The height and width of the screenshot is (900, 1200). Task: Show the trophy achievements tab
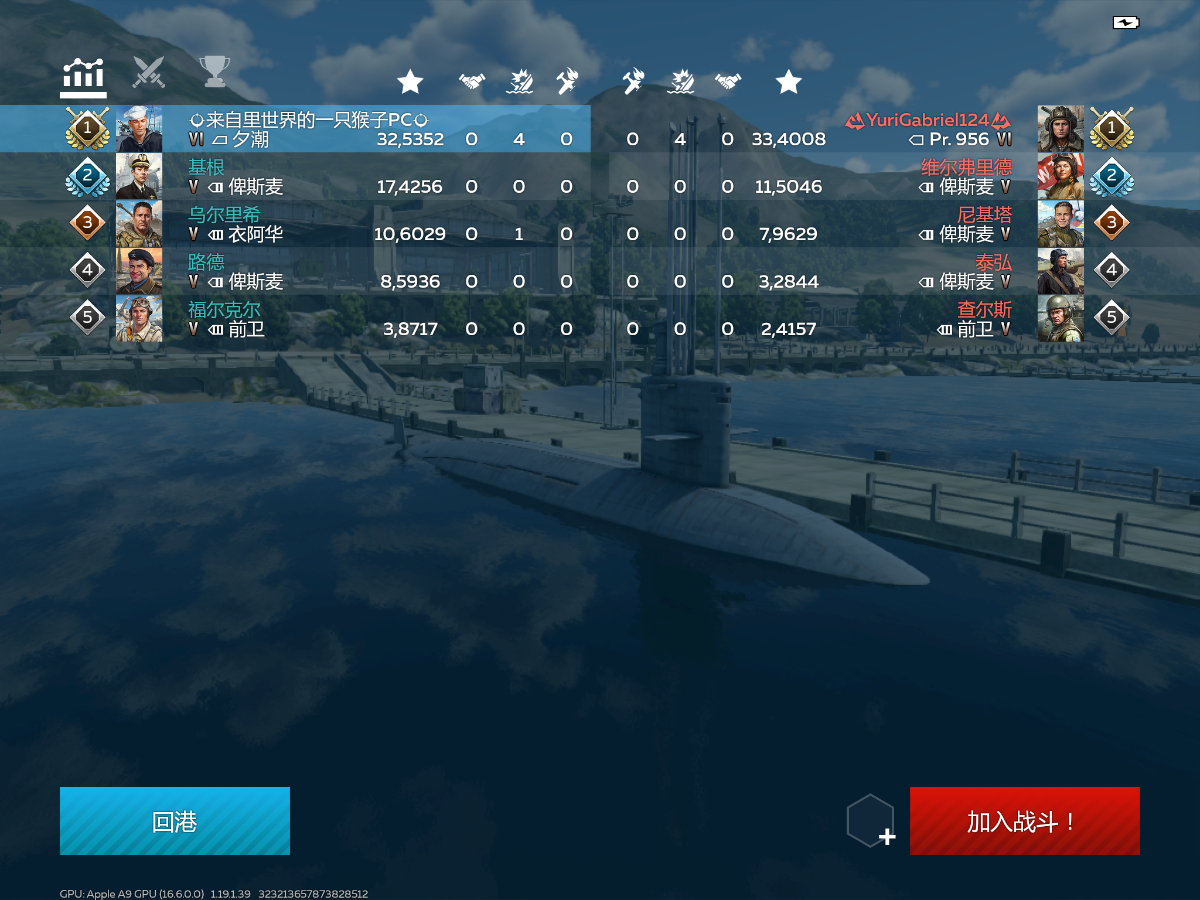click(213, 72)
